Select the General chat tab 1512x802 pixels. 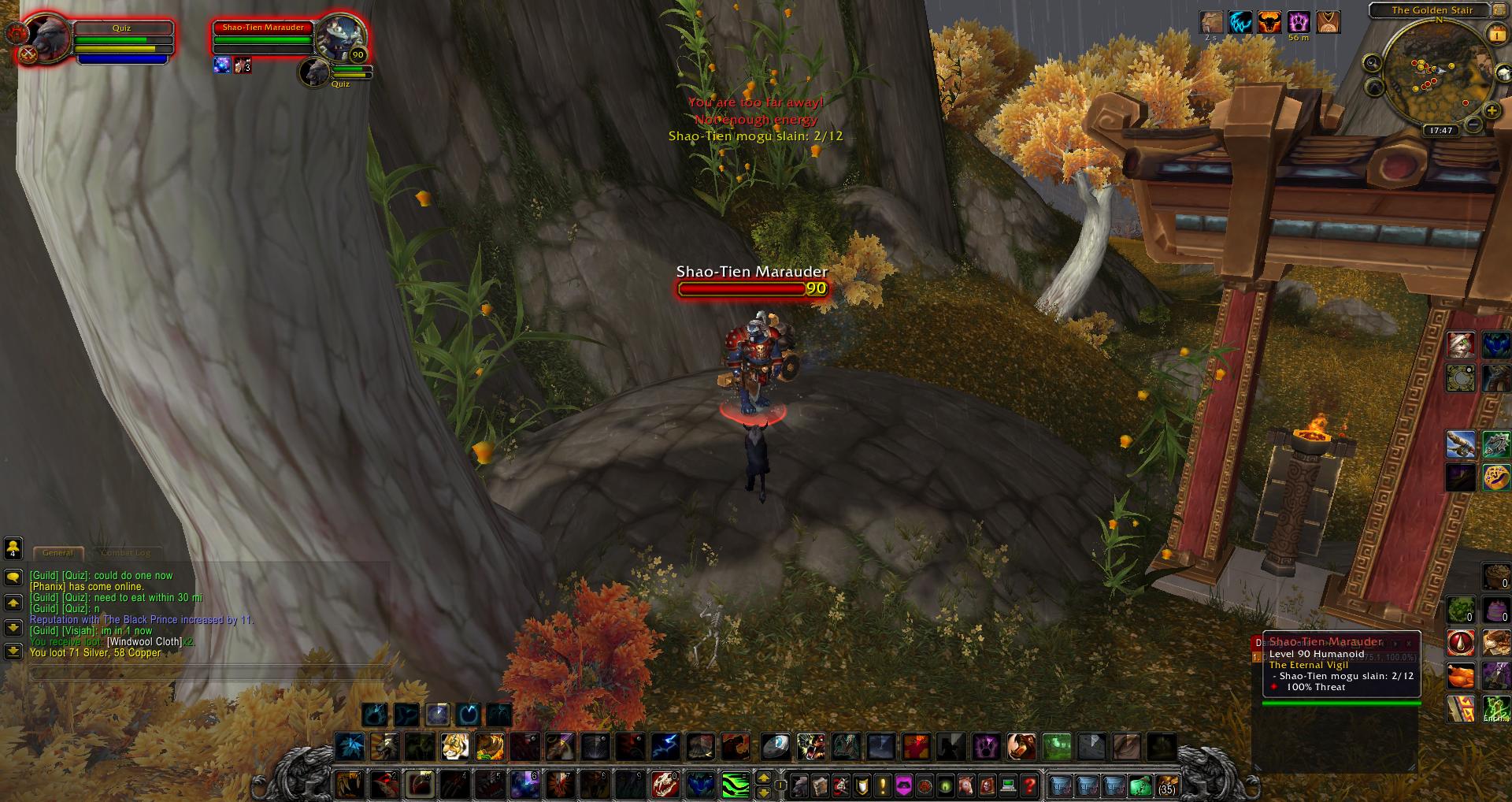point(57,553)
